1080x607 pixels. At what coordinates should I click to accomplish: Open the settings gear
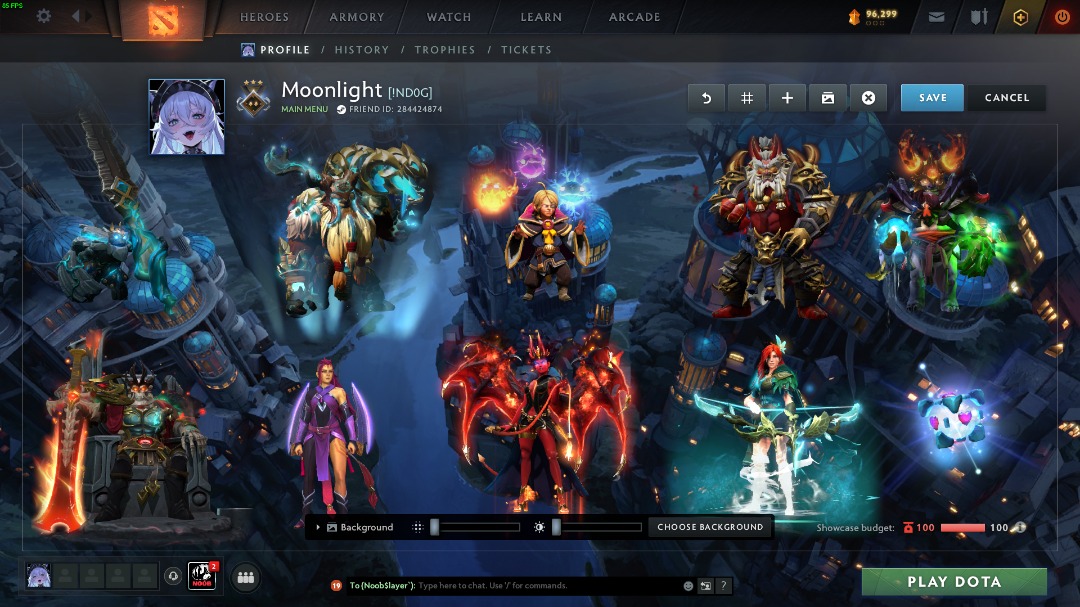click(44, 17)
